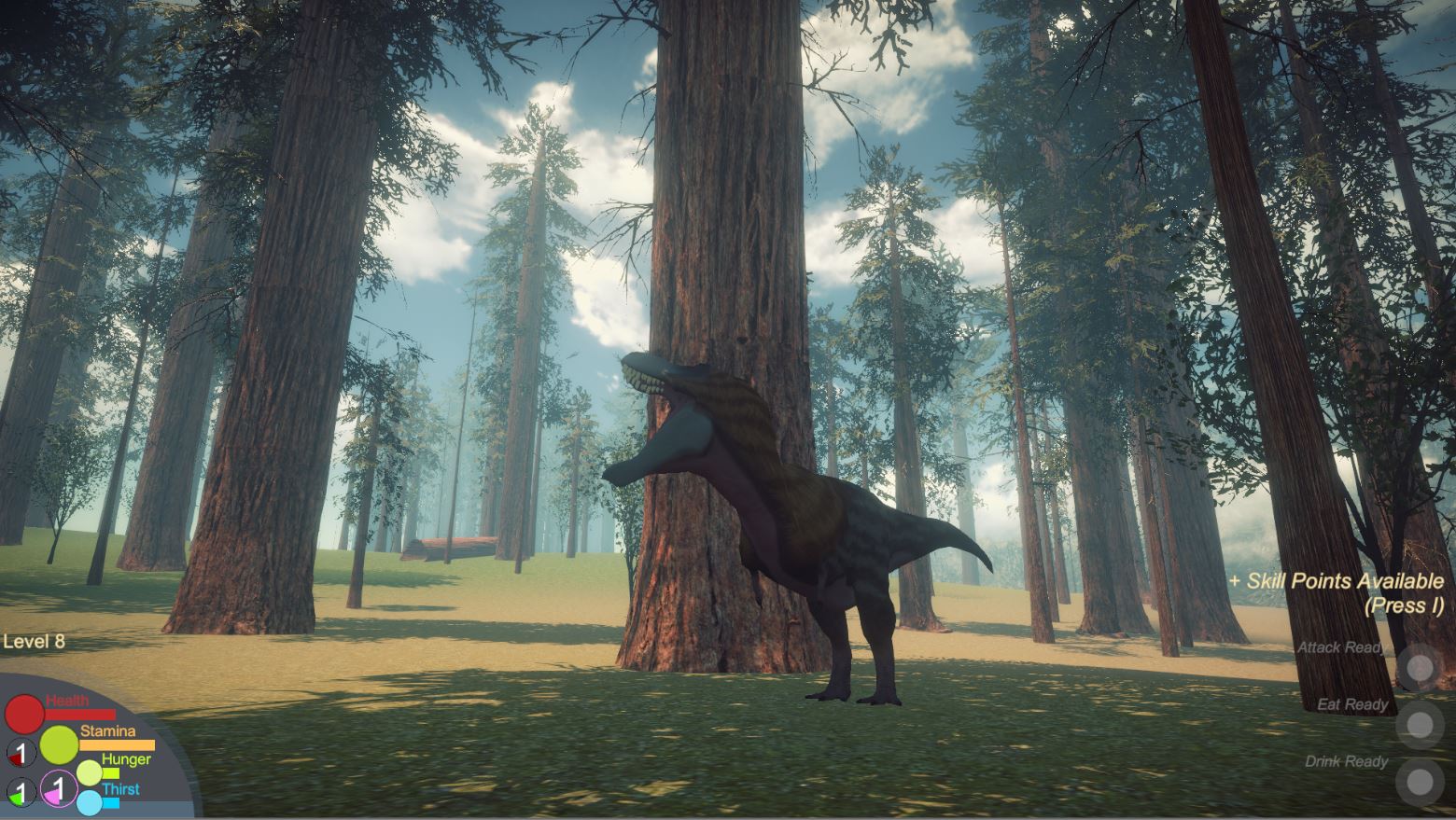Select the green Stamina circle icon
1456x820 pixels.
[60, 745]
